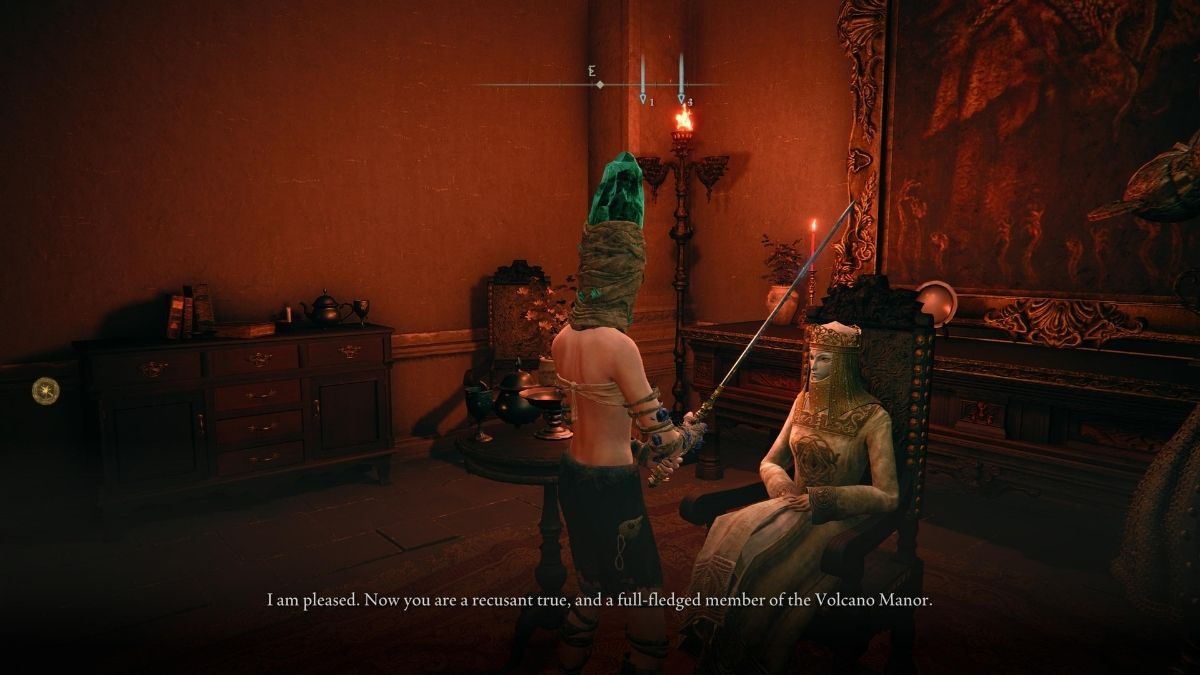The width and height of the screenshot is (1200, 675).
Task: Select the compass beacon marker numbered 1
Action: point(643,98)
